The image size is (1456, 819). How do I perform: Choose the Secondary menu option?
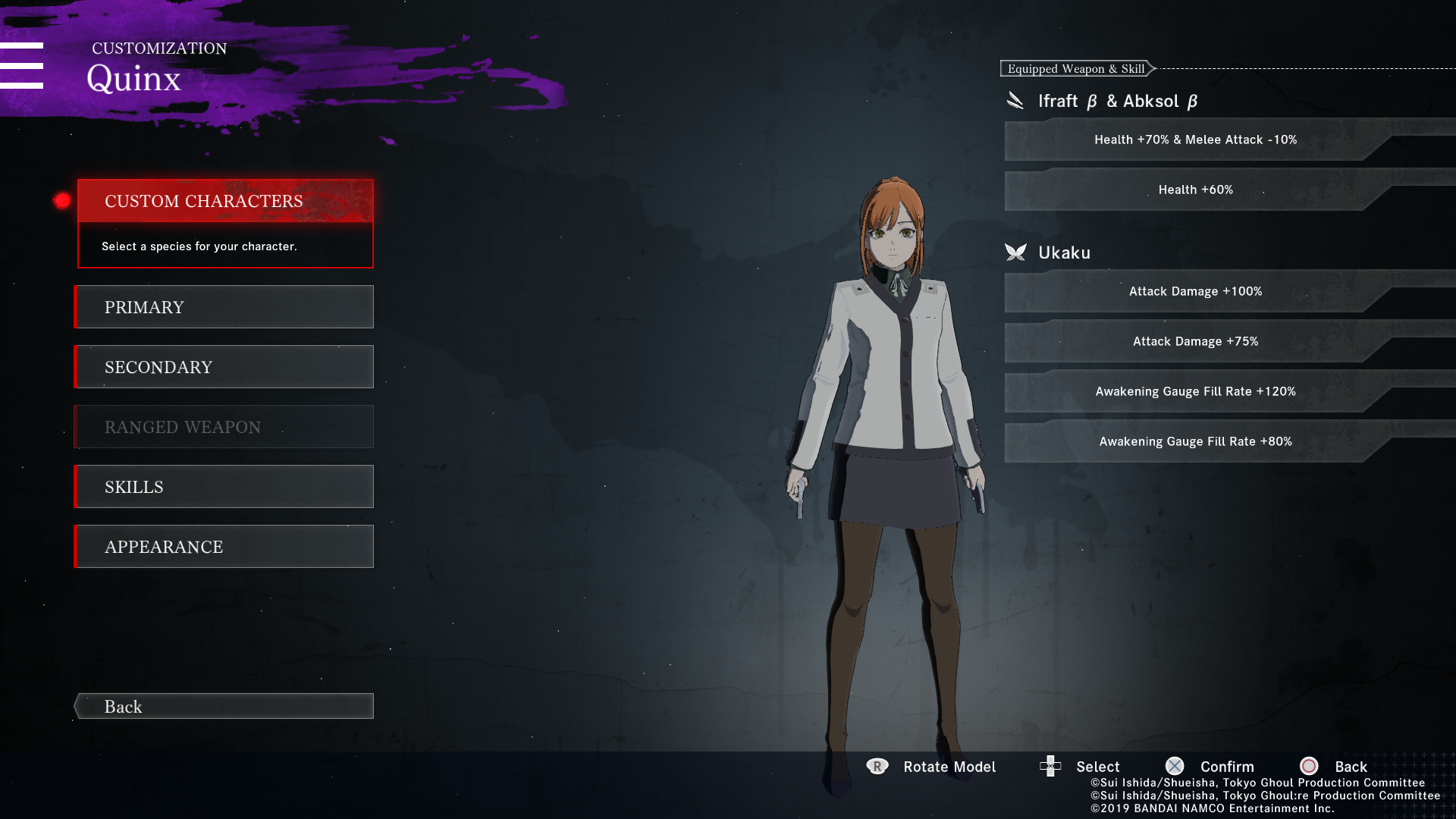pyautogui.click(x=225, y=367)
